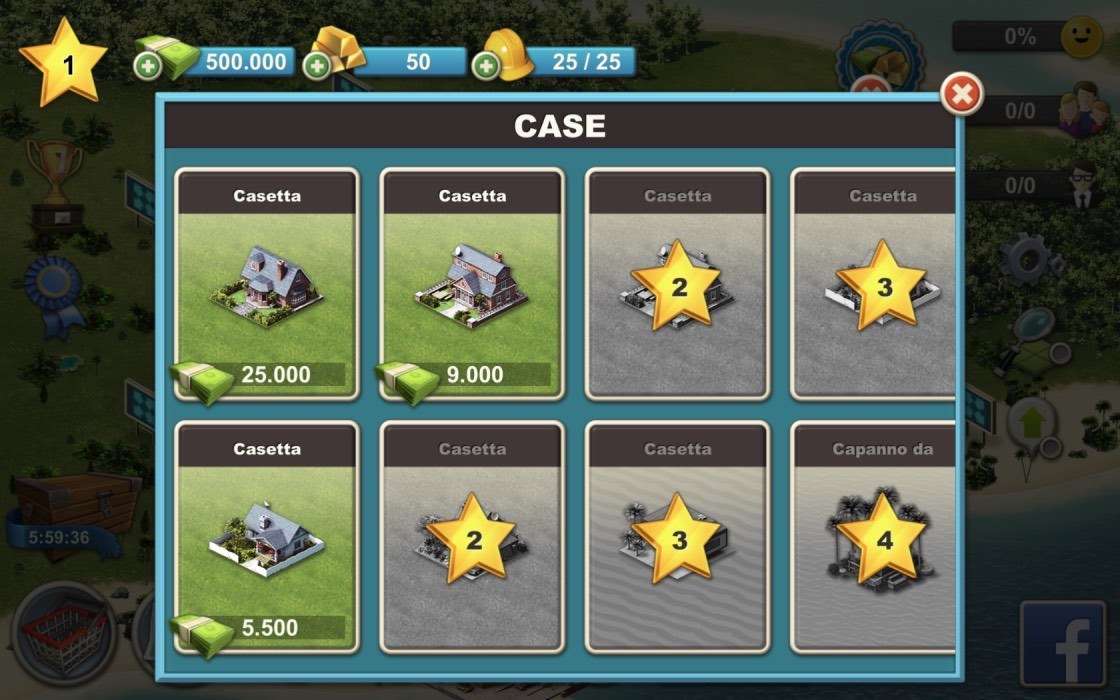Buy the Casetta costing 25.000

pos(266,284)
